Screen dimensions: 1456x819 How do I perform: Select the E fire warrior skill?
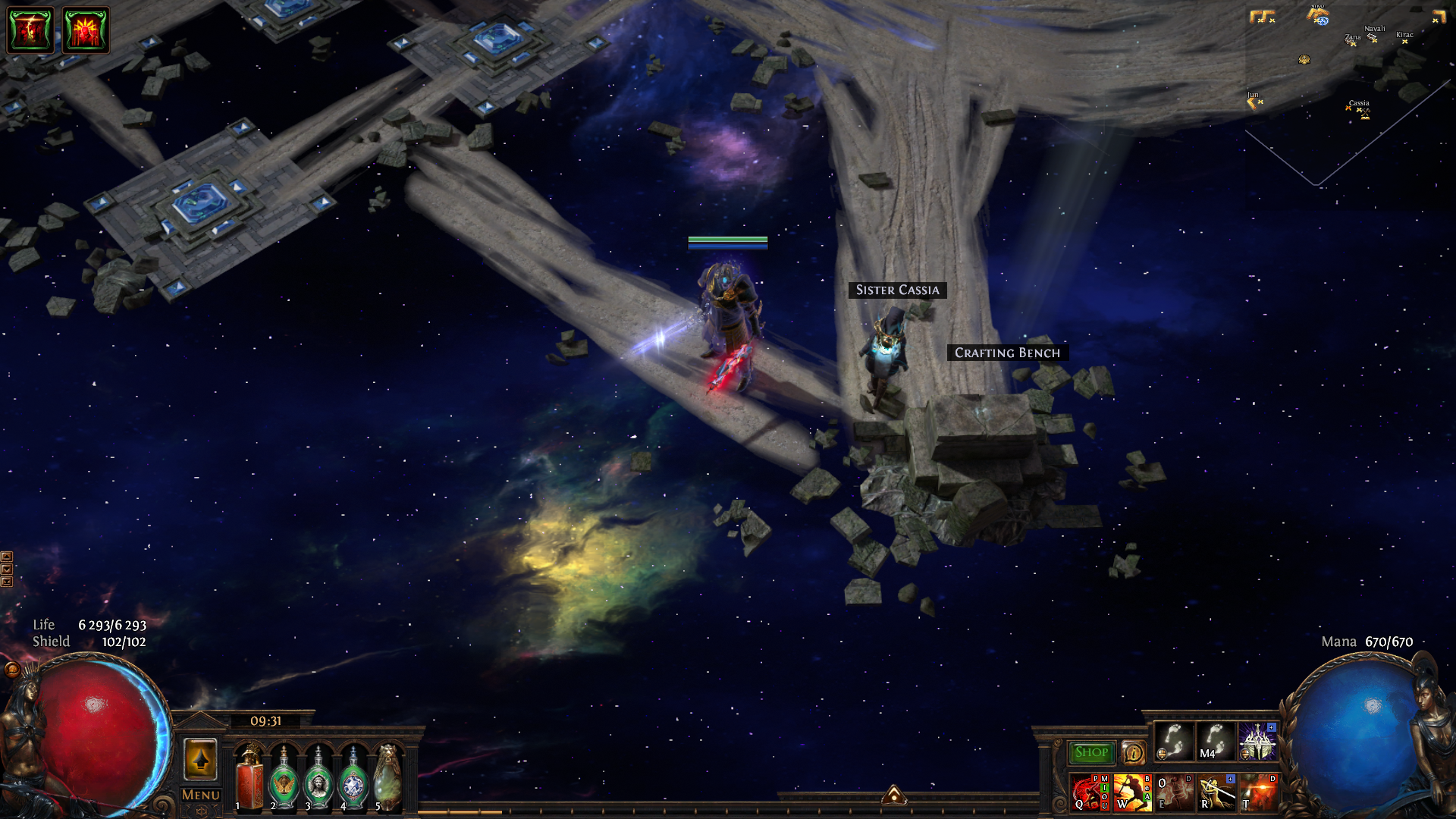tap(1174, 792)
